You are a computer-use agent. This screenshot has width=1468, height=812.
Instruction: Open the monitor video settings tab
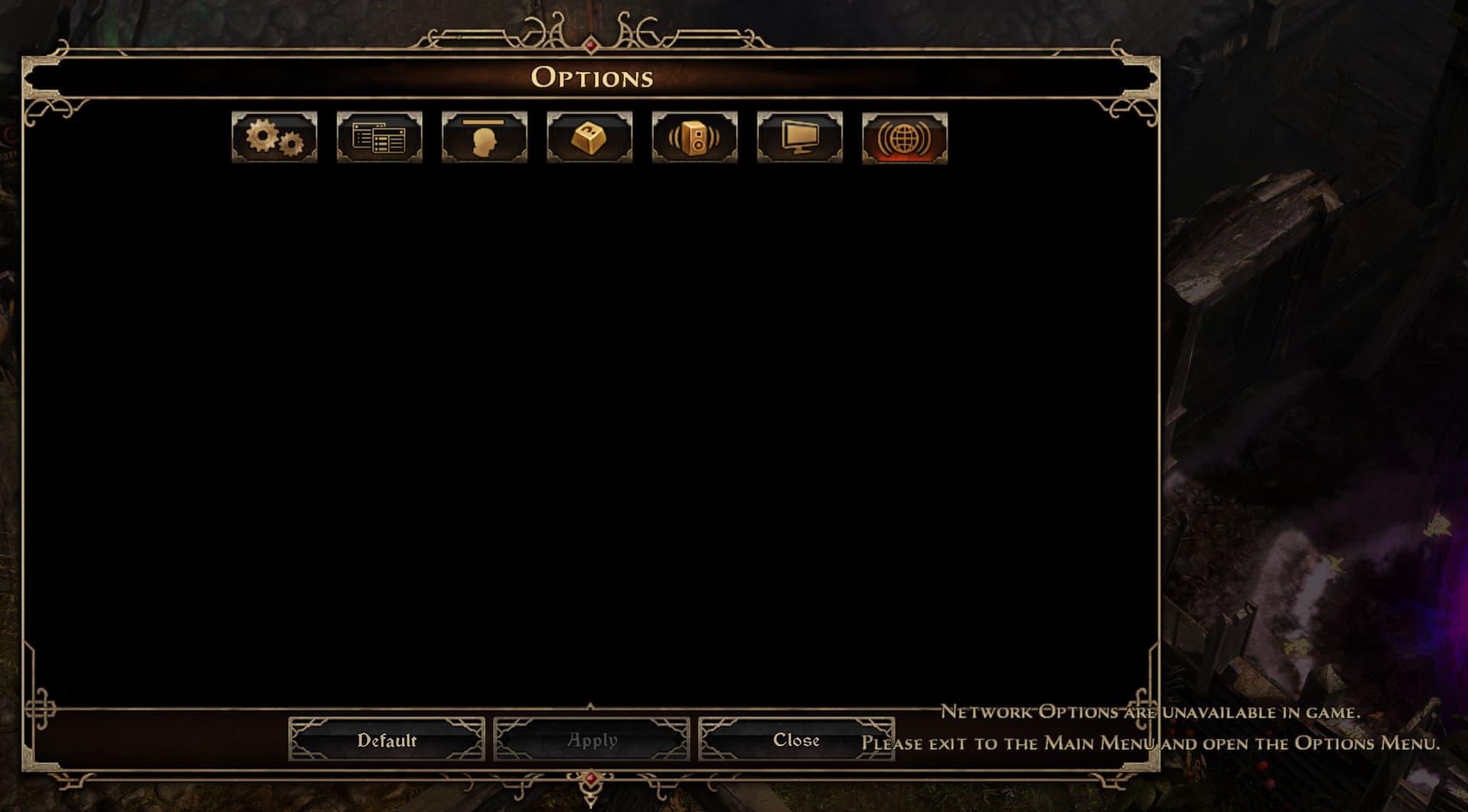click(800, 138)
